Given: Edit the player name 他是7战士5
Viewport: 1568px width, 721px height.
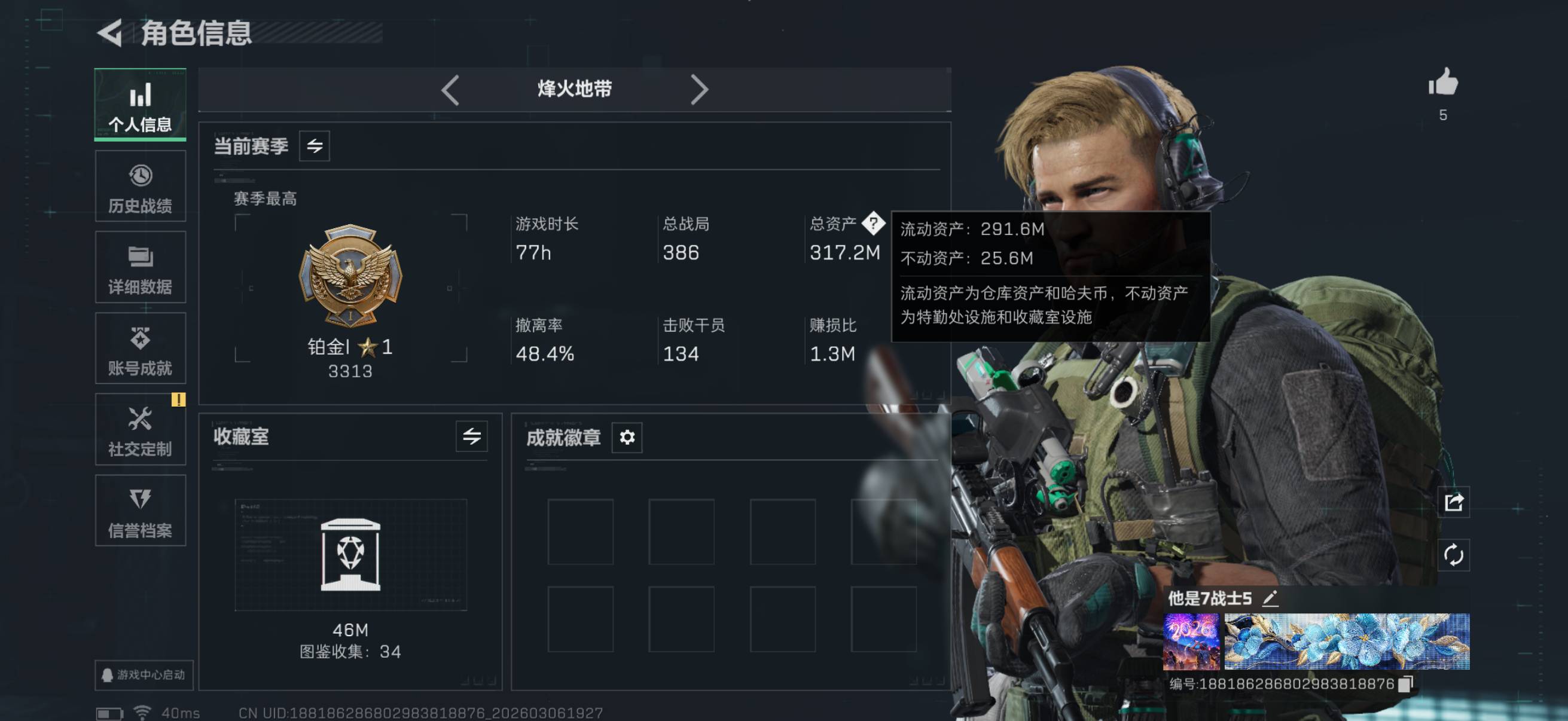Looking at the screenshot, I should tap(1270, 598).
